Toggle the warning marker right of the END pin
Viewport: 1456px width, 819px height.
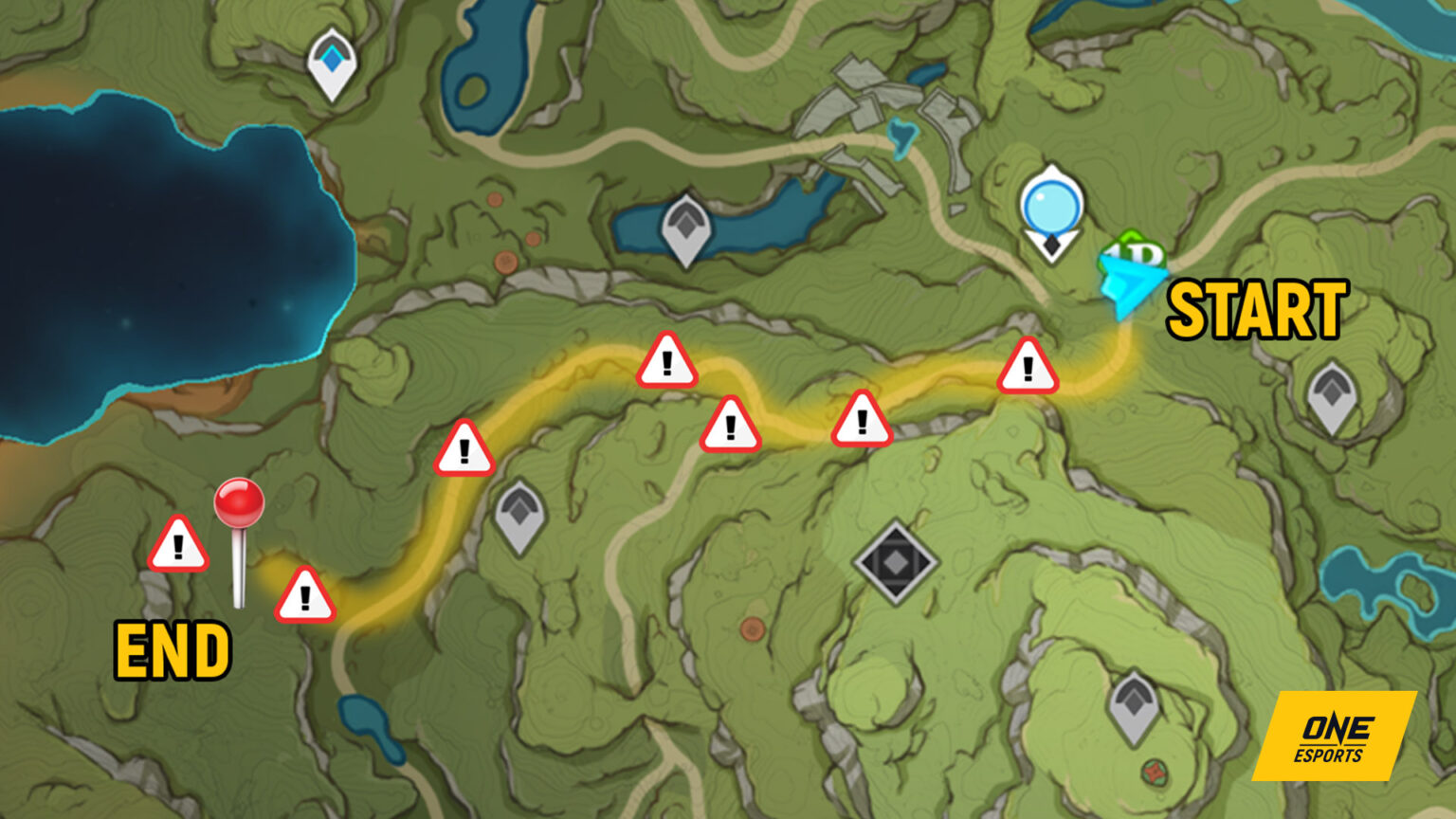click(305, 594)
